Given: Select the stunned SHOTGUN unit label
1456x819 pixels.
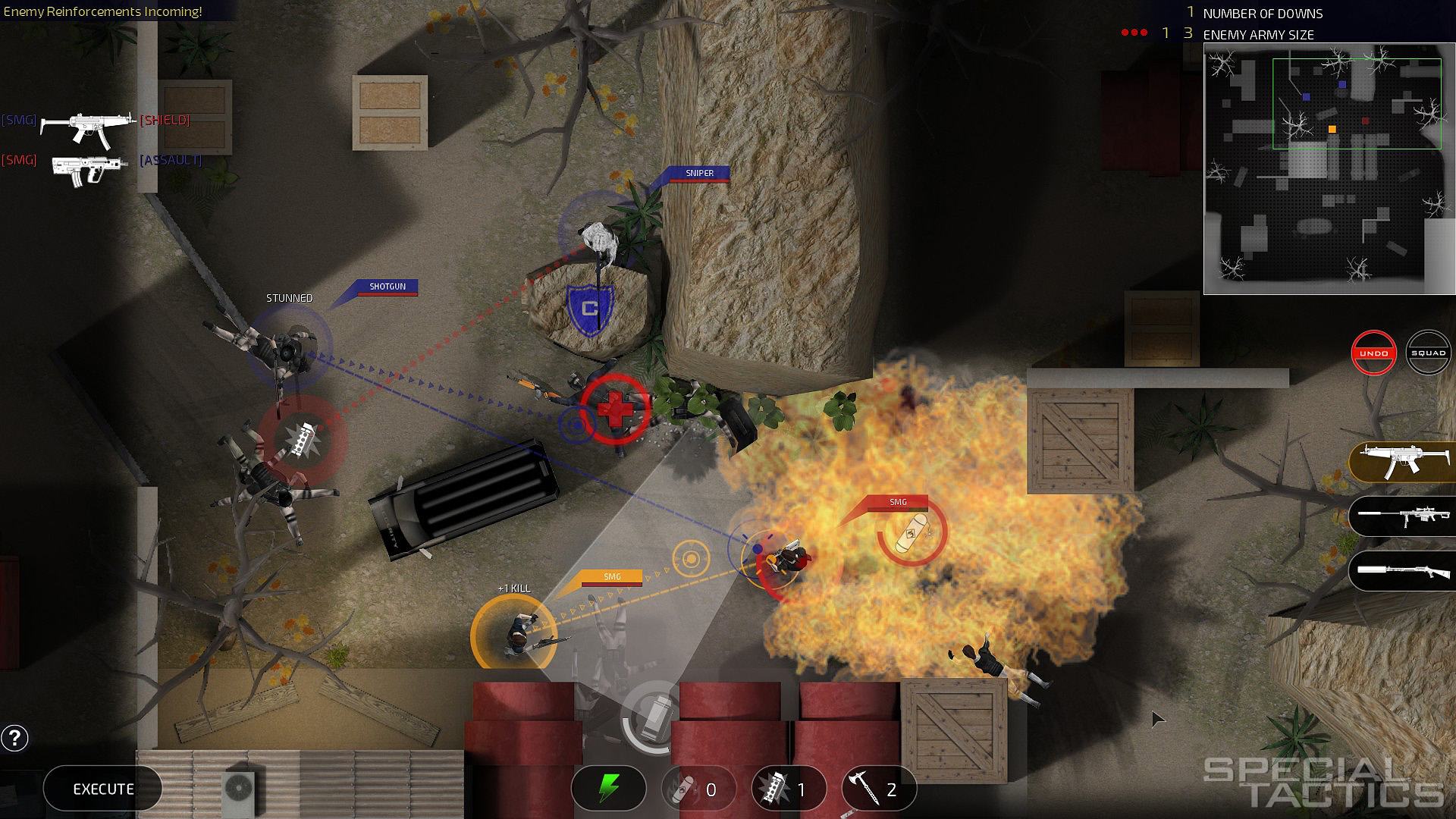Looking at the screenshot, I should point(387,287).
